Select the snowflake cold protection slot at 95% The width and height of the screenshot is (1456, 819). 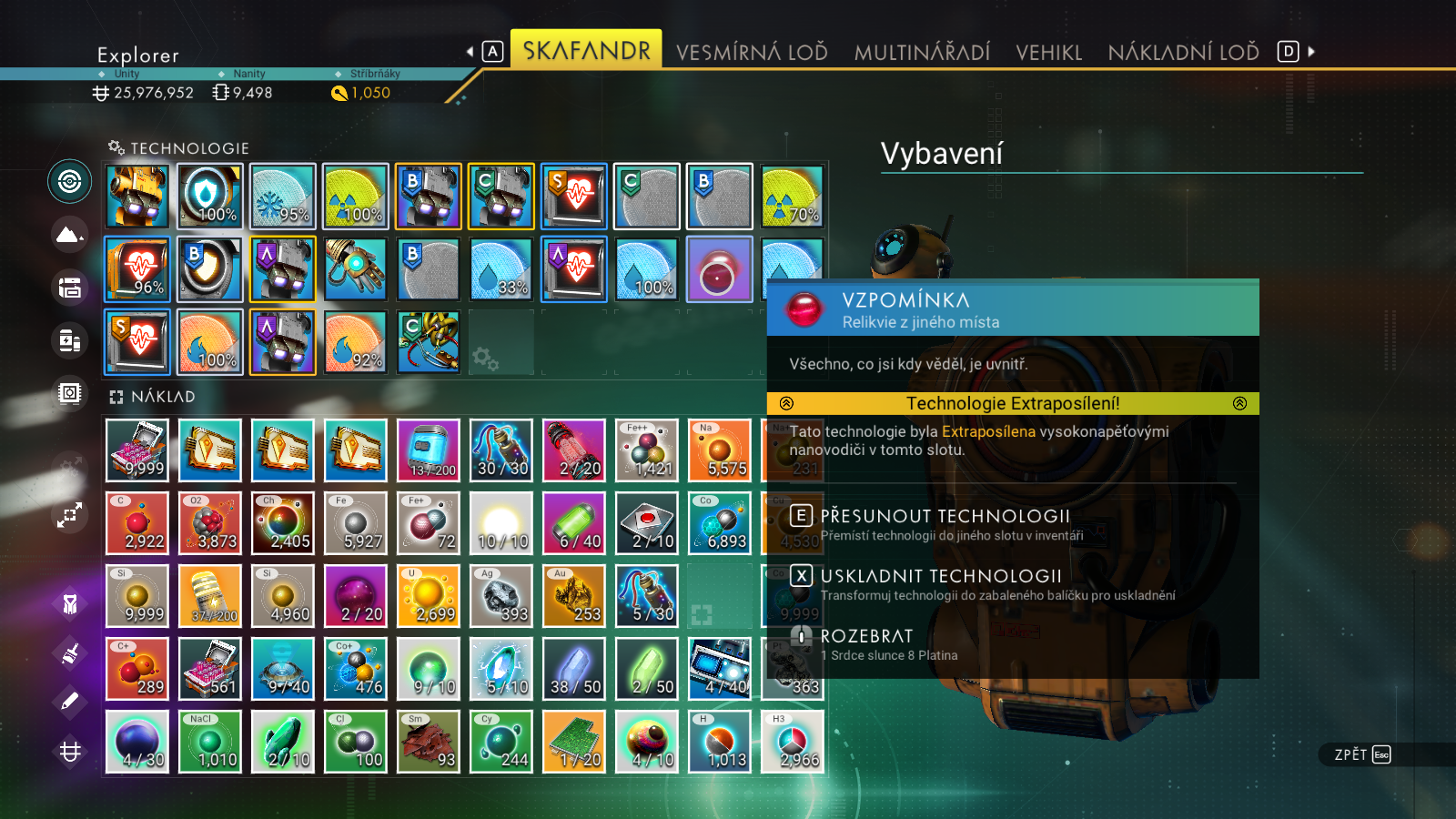(283, 197)
